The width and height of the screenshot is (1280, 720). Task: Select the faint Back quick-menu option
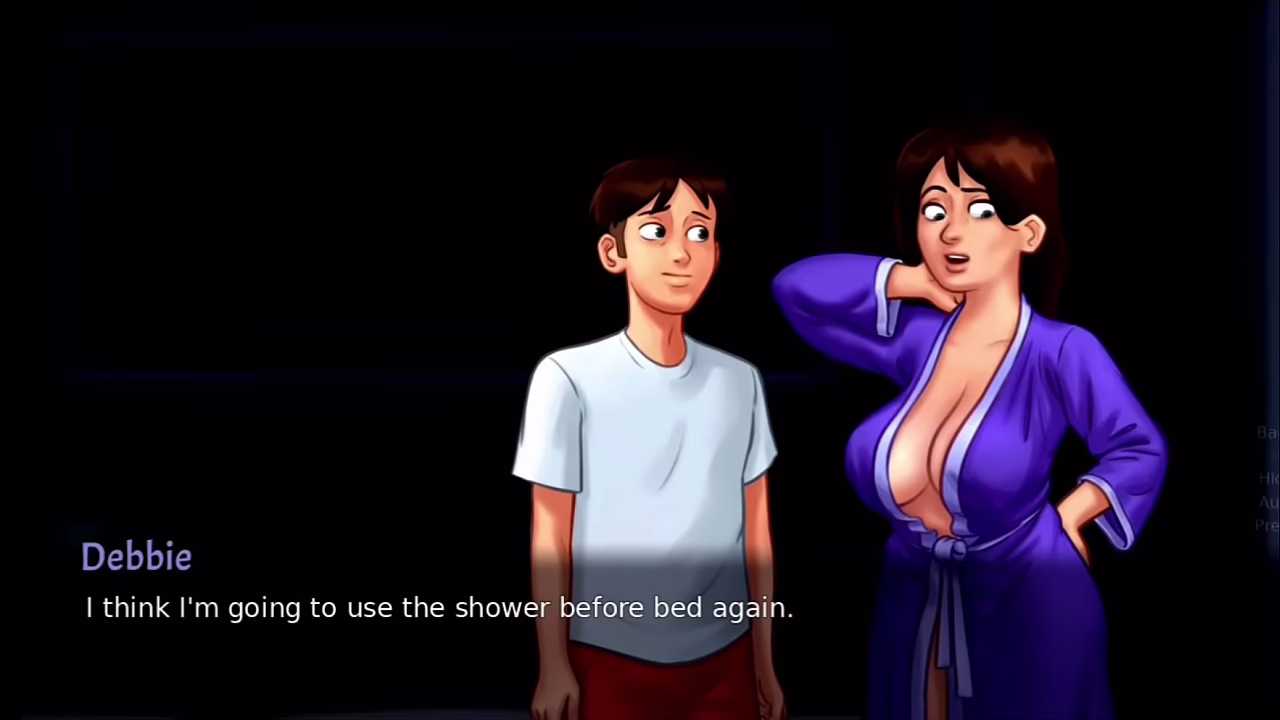pyautogui.click(x=1267, y=433)
